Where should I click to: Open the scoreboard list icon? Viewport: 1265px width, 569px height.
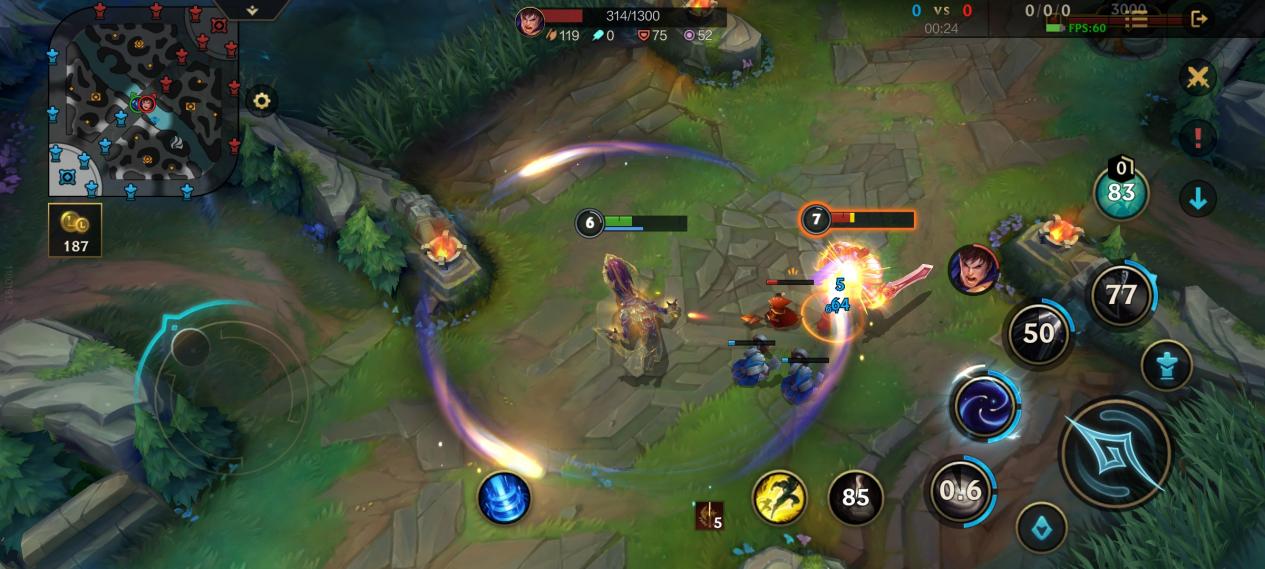click(1137, 19)
